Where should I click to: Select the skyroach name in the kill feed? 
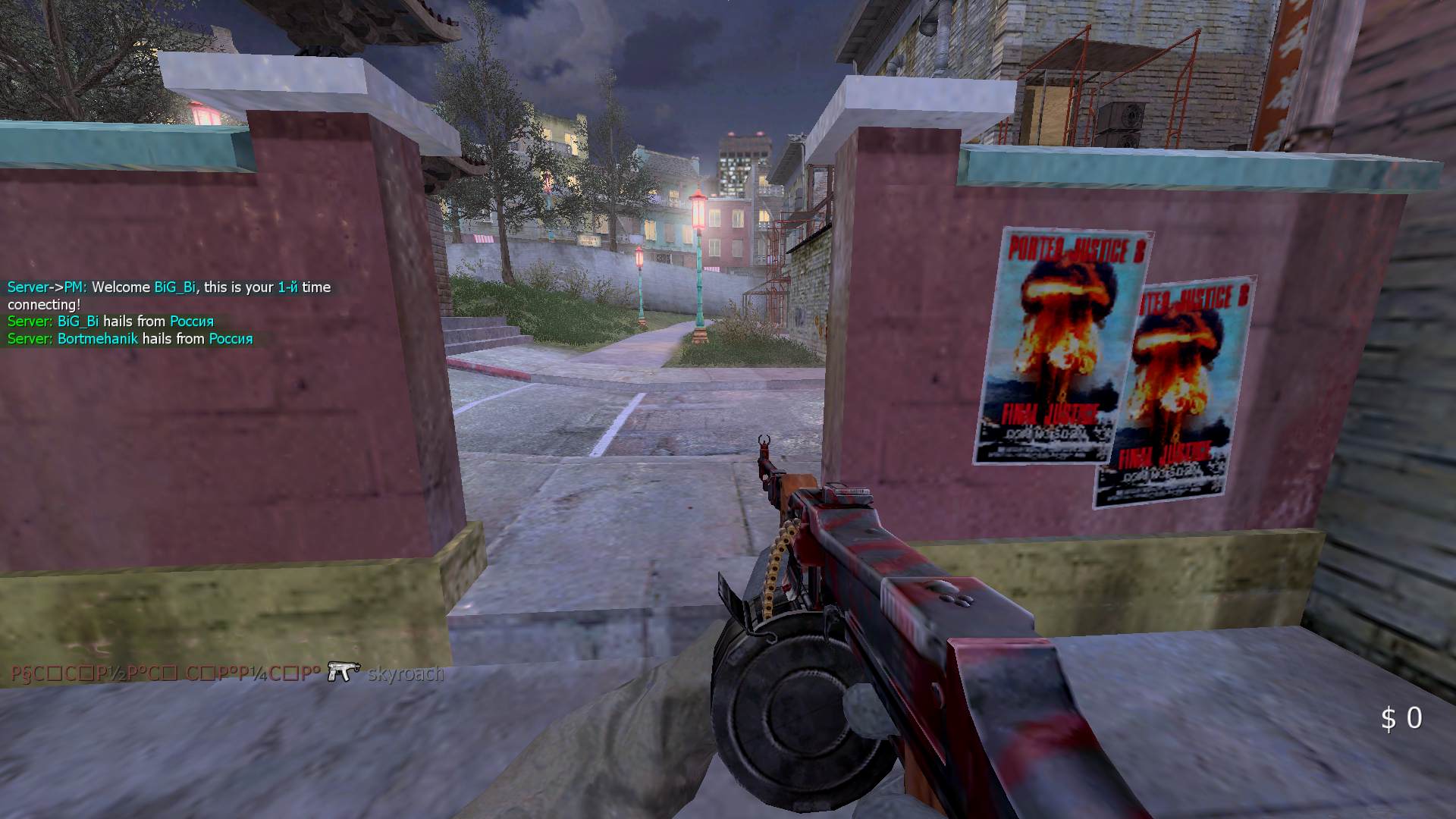click(405, 673)
